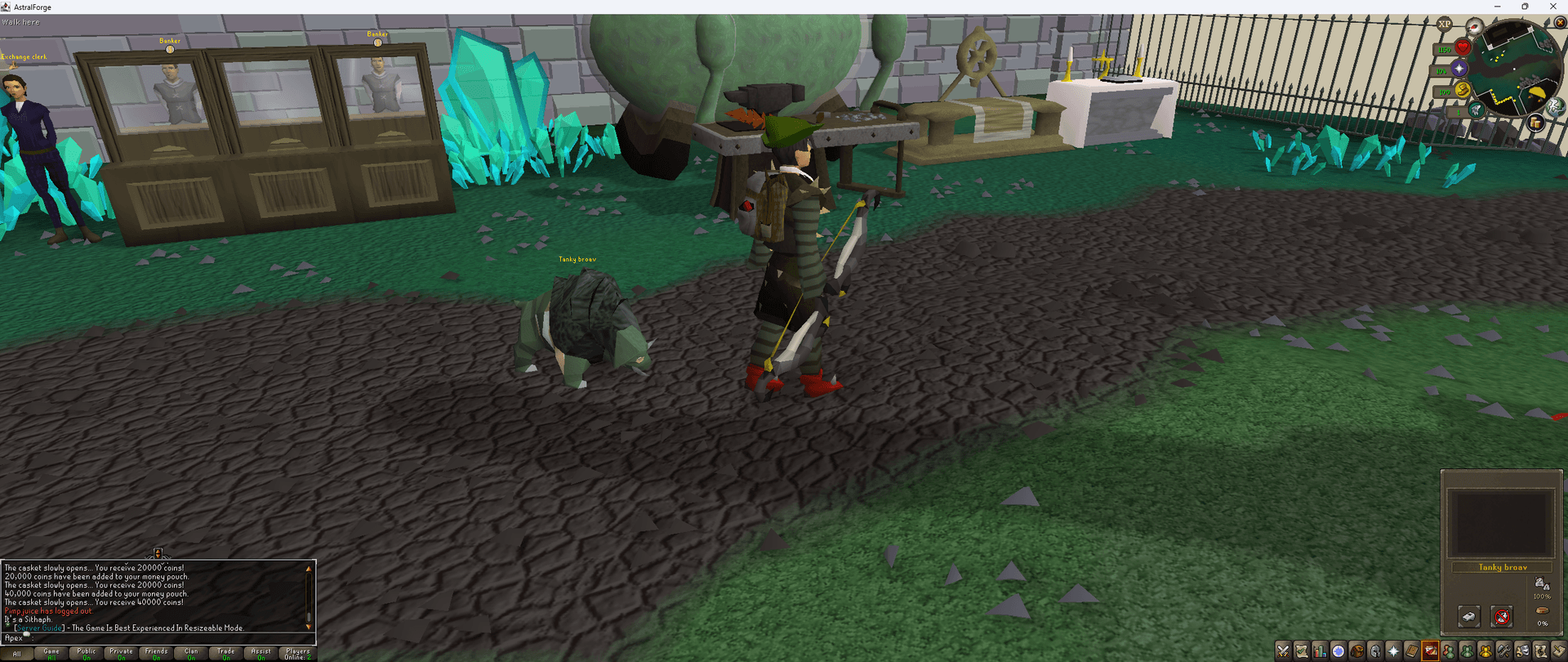Toggle the Public chat filter
Viewport: 1568px width, 662px height.
pyautogui.click(x=86, y=652)
